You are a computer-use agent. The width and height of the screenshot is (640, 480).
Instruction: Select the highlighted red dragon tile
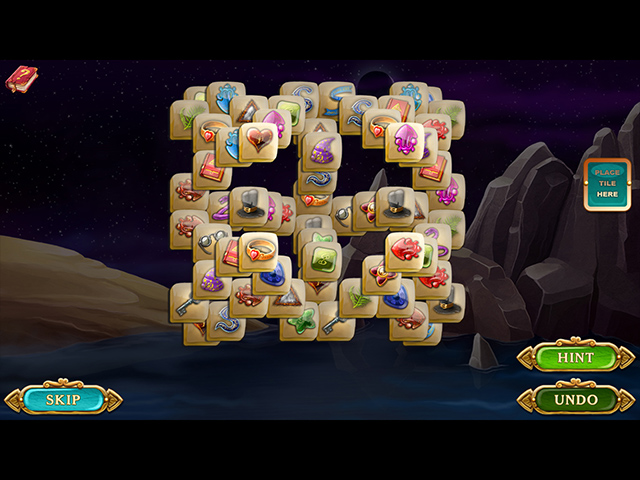click(x=406, y=250)
